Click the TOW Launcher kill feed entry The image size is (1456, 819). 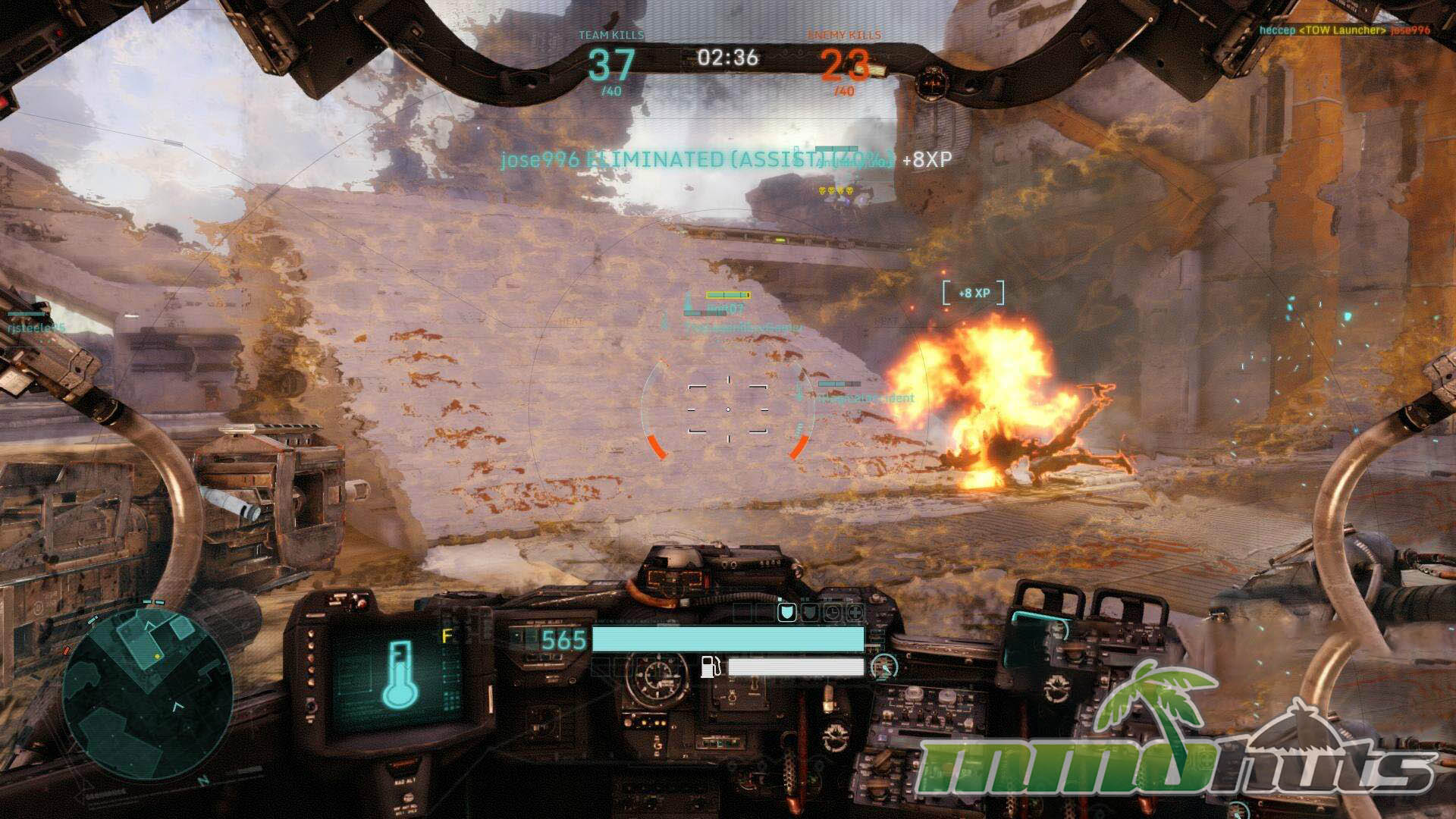1344,30
